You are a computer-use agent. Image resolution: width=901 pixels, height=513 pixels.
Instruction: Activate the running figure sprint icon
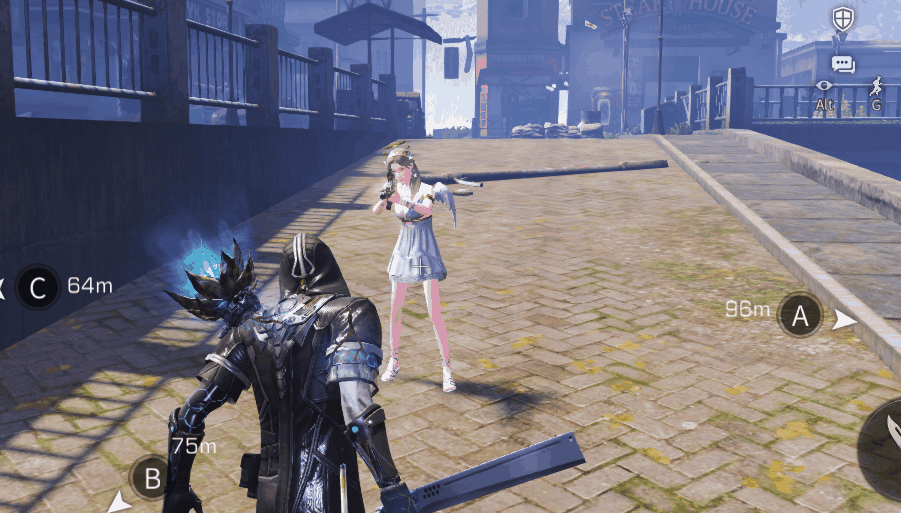coord(876,86)
